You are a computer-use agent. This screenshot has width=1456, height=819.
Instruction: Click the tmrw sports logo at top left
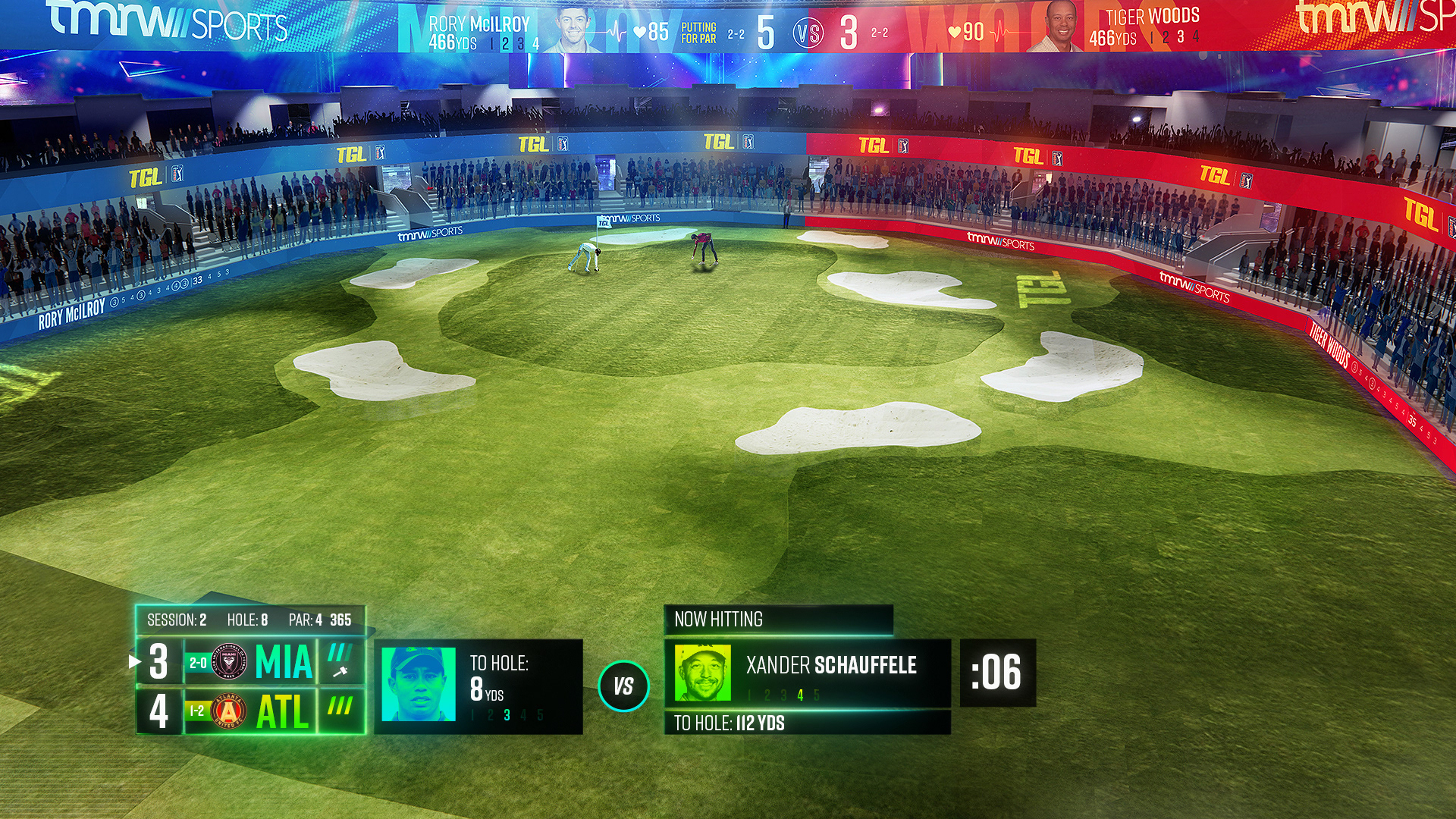[168, 21]
